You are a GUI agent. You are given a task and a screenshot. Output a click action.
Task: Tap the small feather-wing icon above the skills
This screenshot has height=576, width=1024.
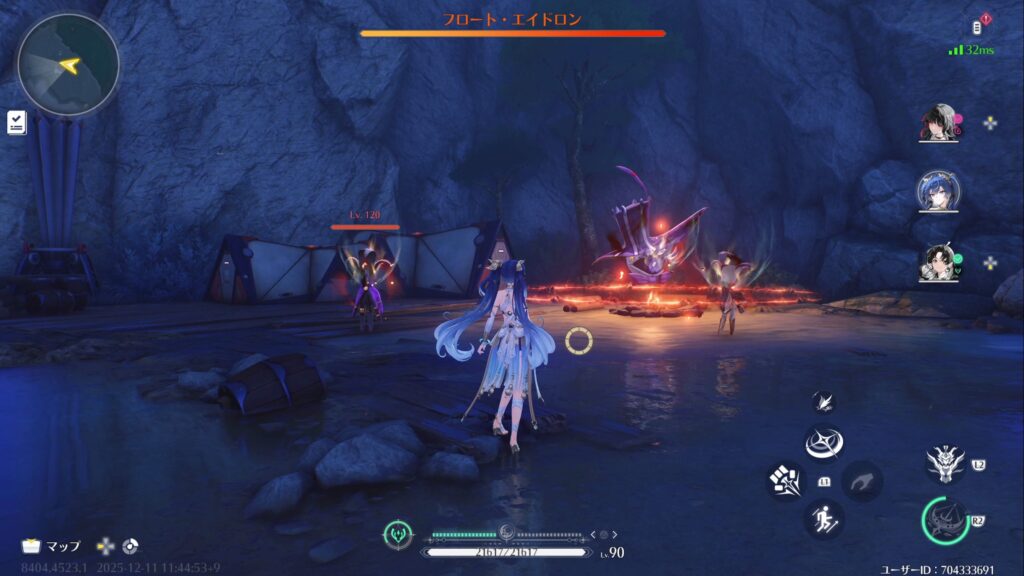click(x=823, y=401)
